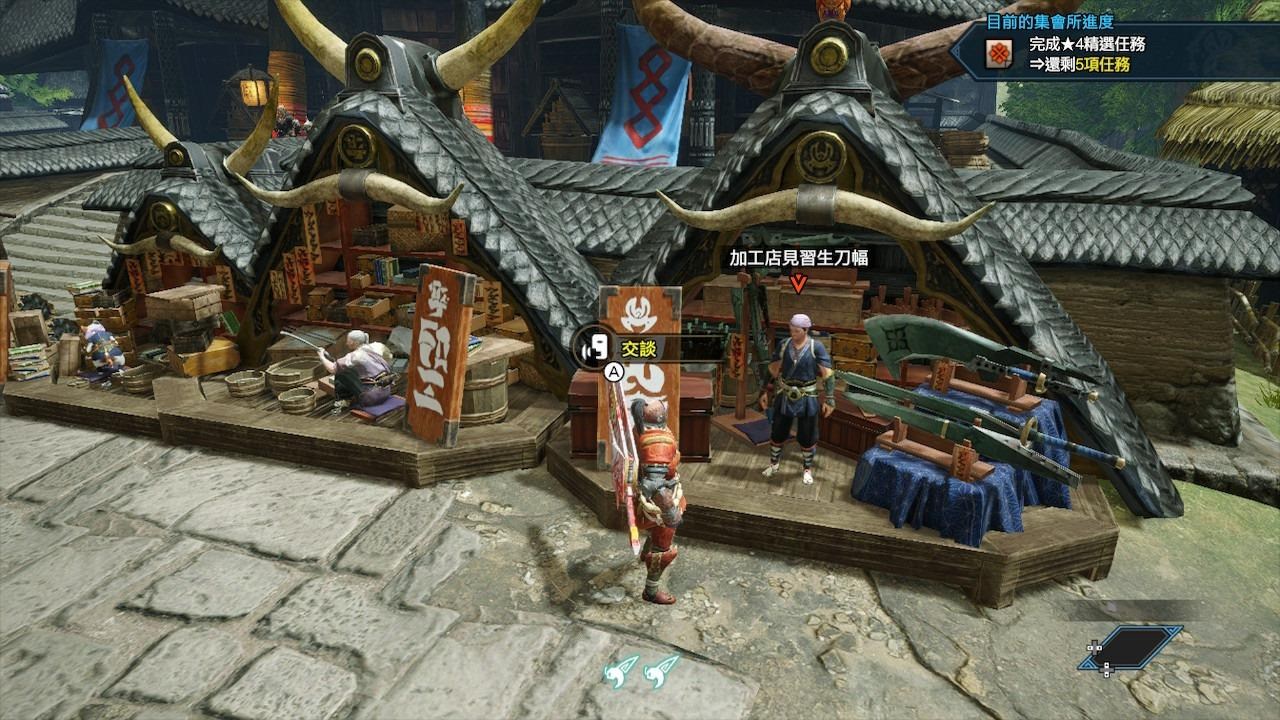Open the diamond-shaped item bar

coord(1131,647)
